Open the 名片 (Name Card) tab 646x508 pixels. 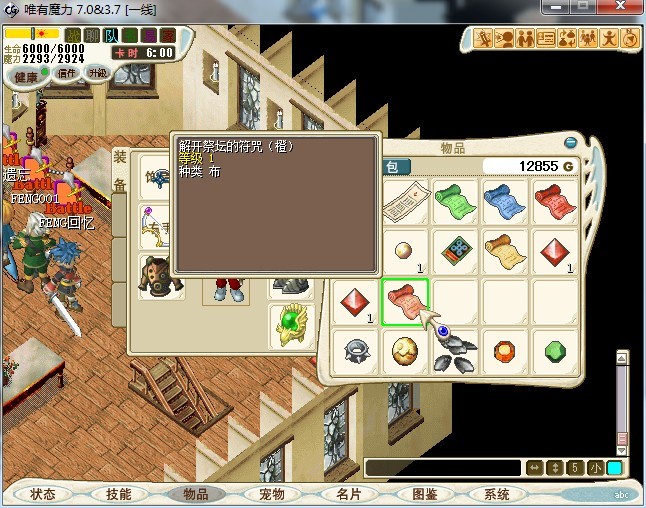coord(347,494)
